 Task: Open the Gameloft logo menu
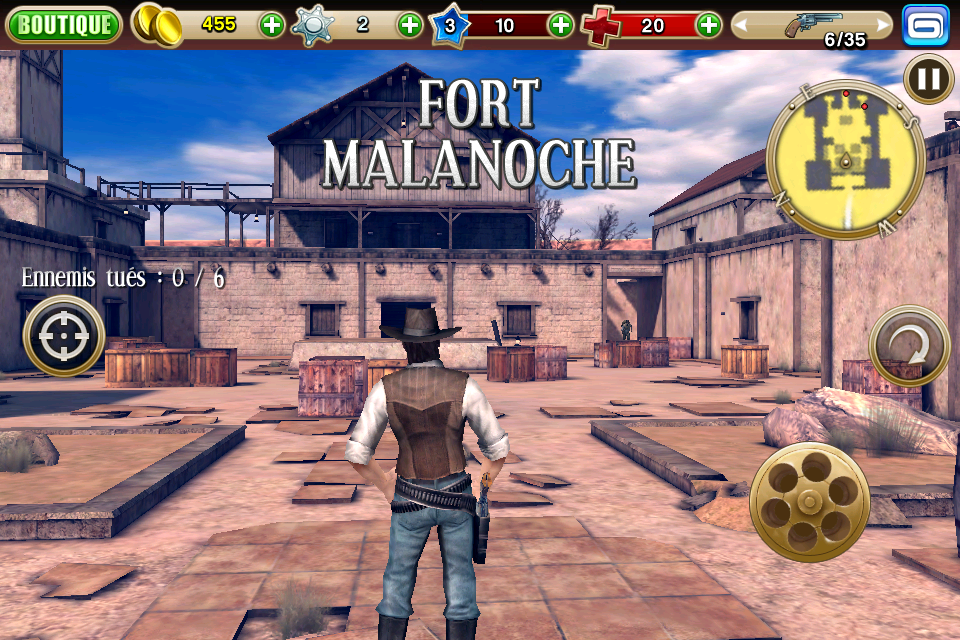click(x=925, y=25)
